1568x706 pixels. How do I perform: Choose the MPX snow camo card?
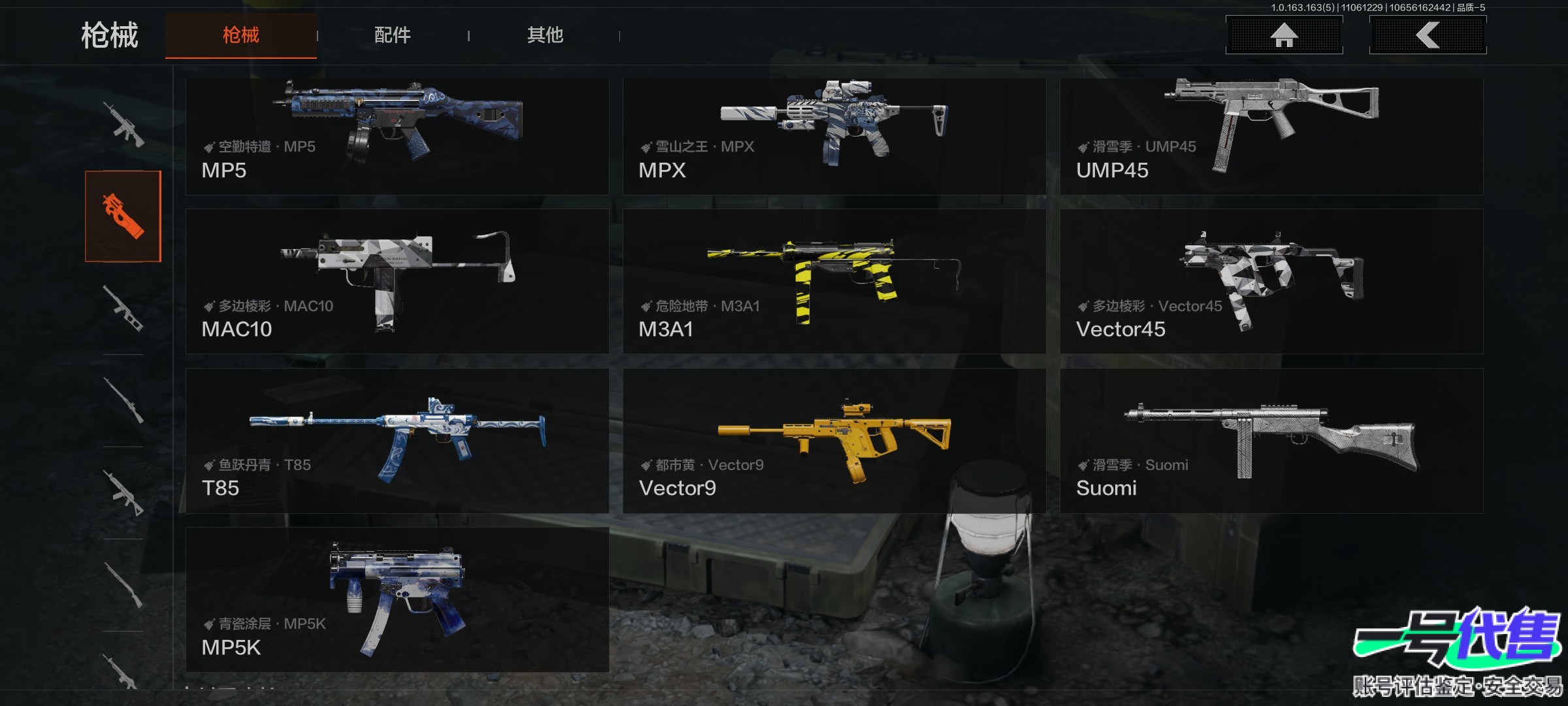834,136
